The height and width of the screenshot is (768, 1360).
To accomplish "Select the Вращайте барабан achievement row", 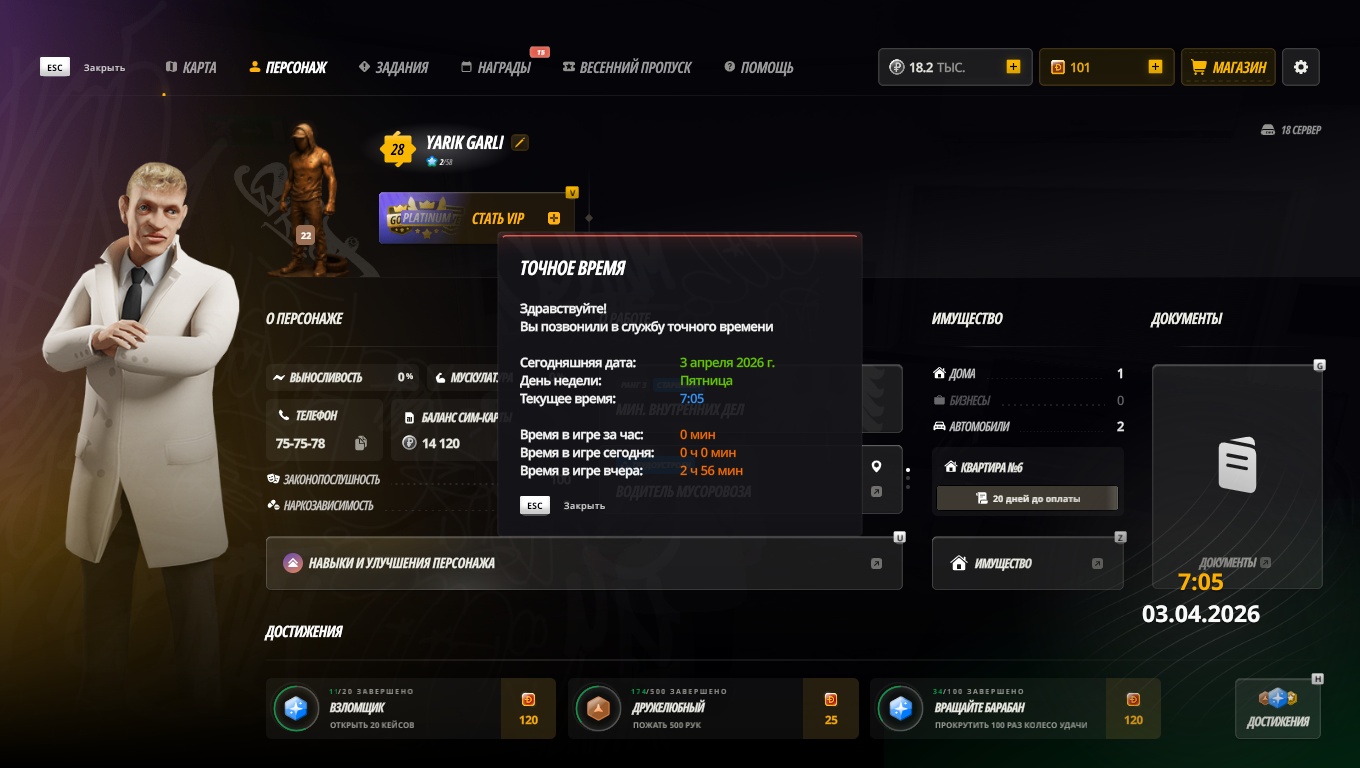I will click(x=1014, y=709).
